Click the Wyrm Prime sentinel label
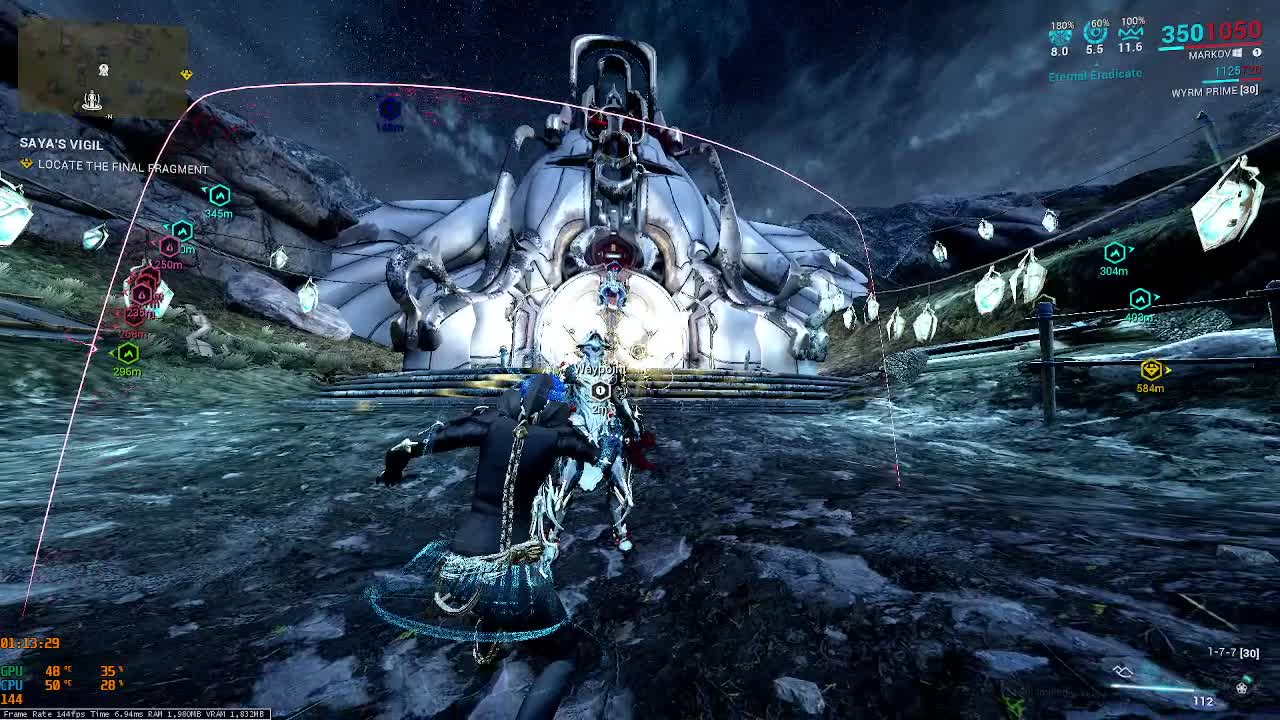Viewport: 1280px width, 720px height. (x=1214, y=91)
